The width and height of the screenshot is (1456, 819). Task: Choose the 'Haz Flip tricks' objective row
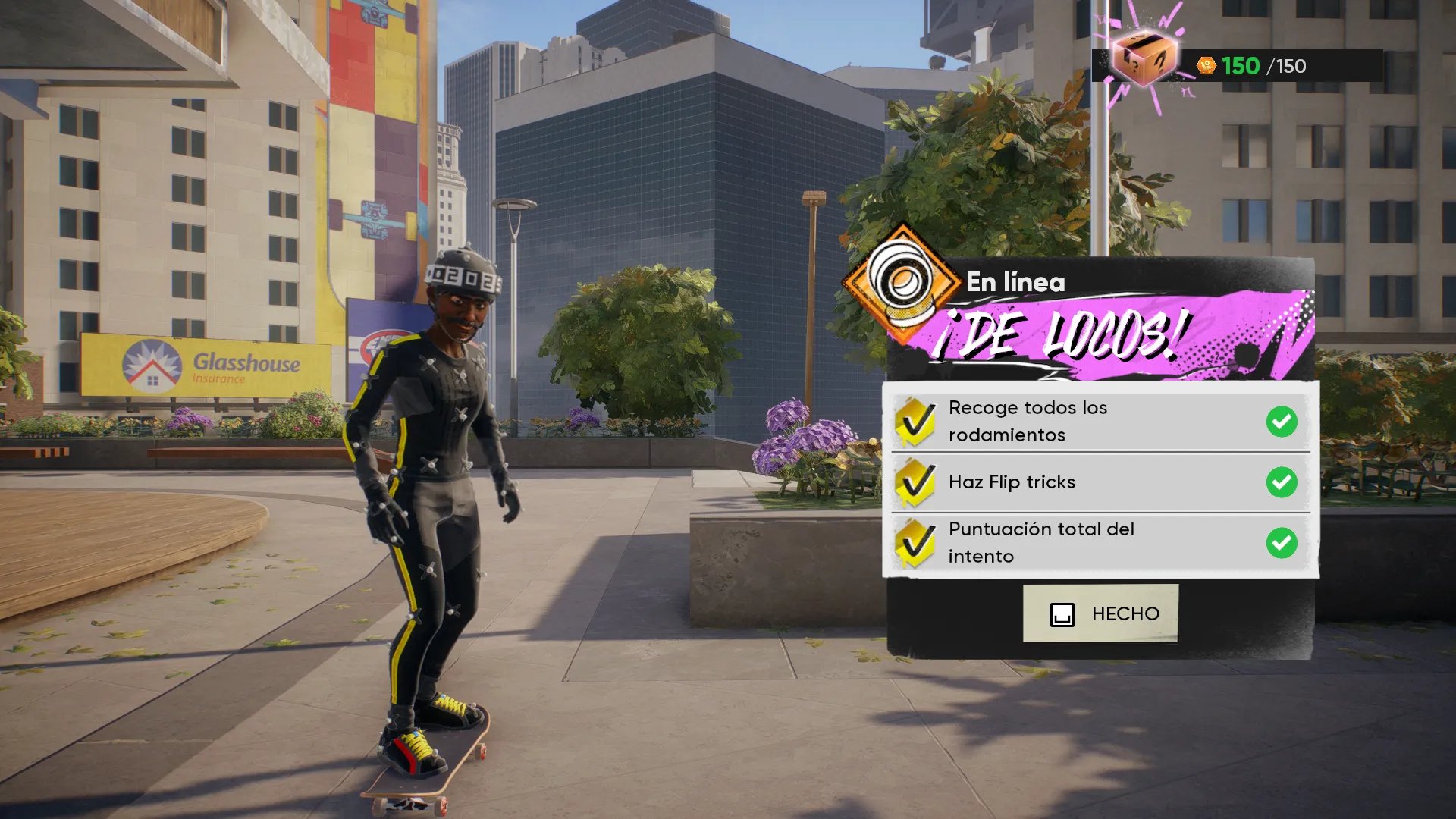point(1100,482)
